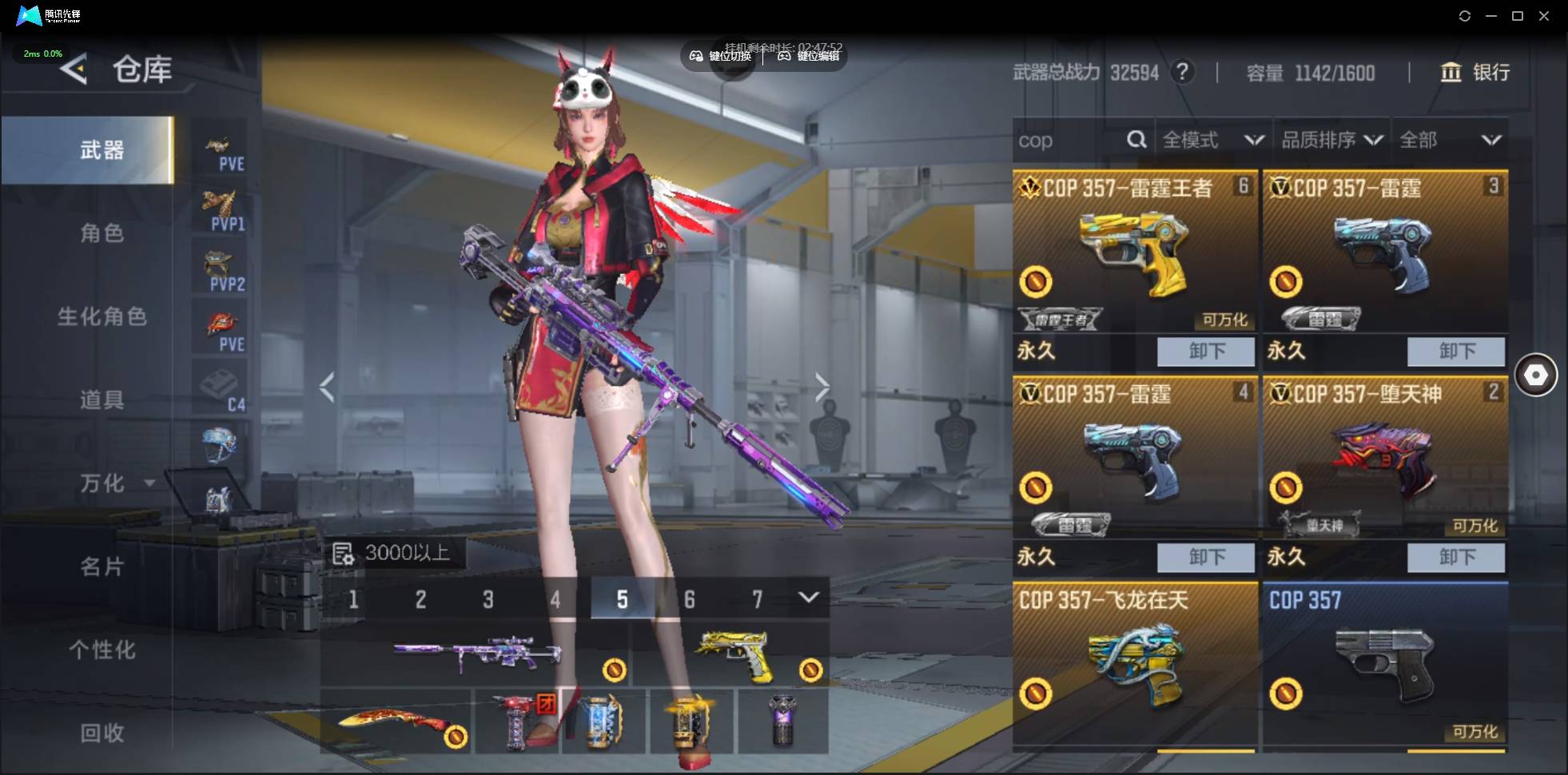Show the 个性化 personalization tab
This screenshot has width=1568, height=775.
[101, 650]
